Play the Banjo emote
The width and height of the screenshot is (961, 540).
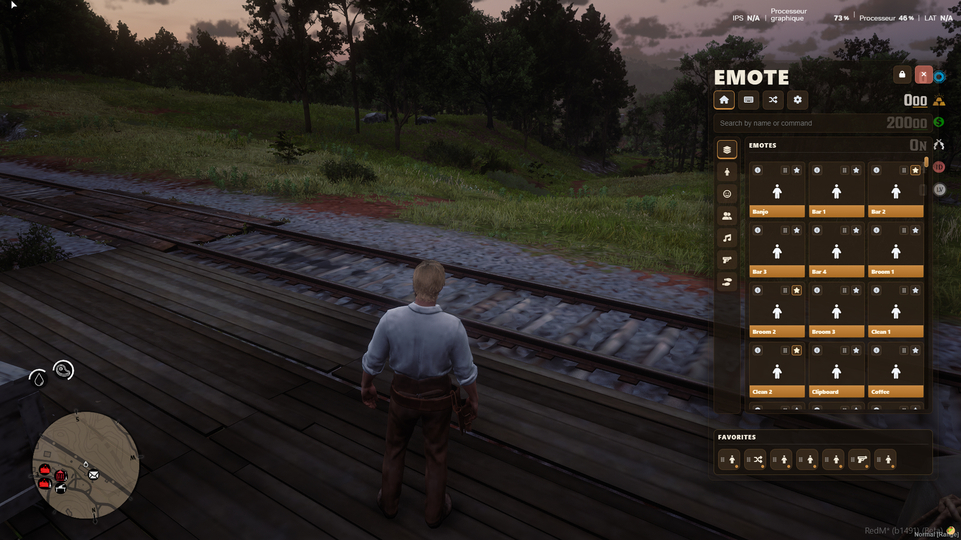(x=777, y=191)
